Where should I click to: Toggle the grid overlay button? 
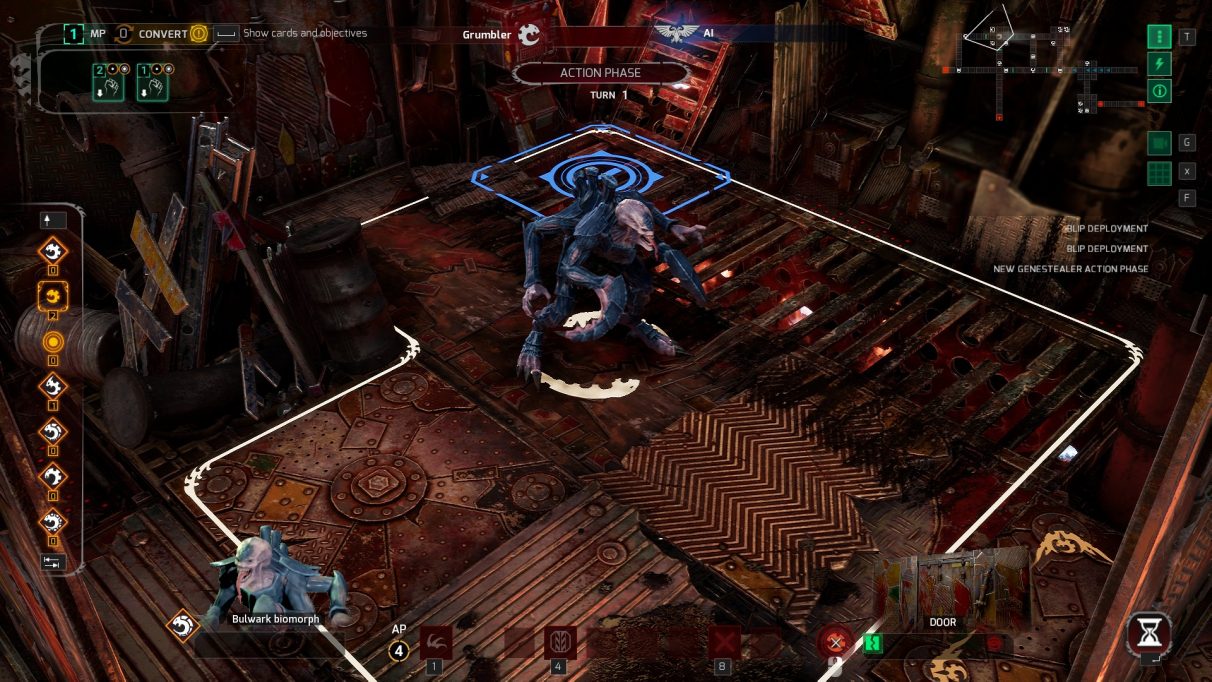pos(1159,171)
